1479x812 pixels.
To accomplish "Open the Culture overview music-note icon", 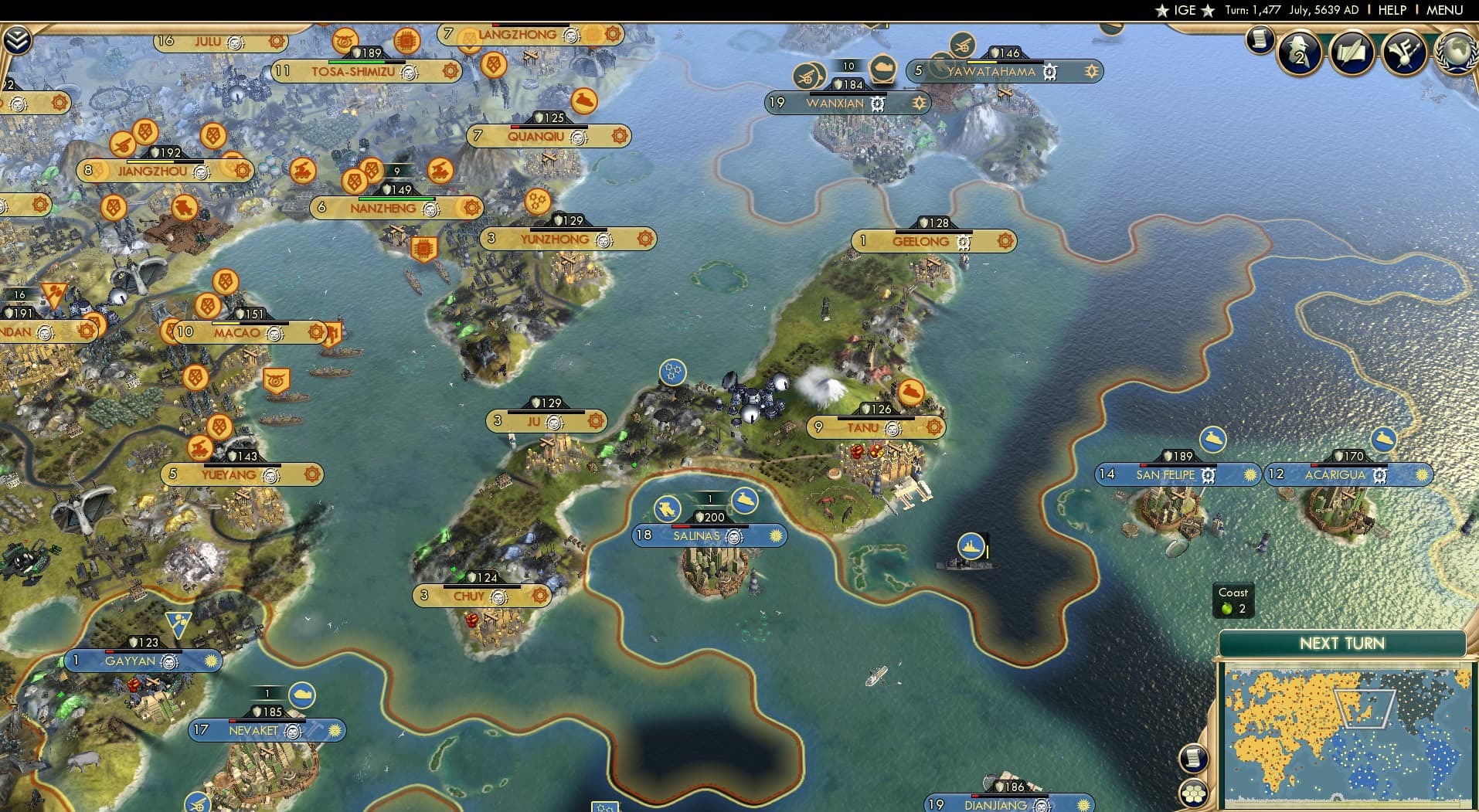I will pos(1406,50).
